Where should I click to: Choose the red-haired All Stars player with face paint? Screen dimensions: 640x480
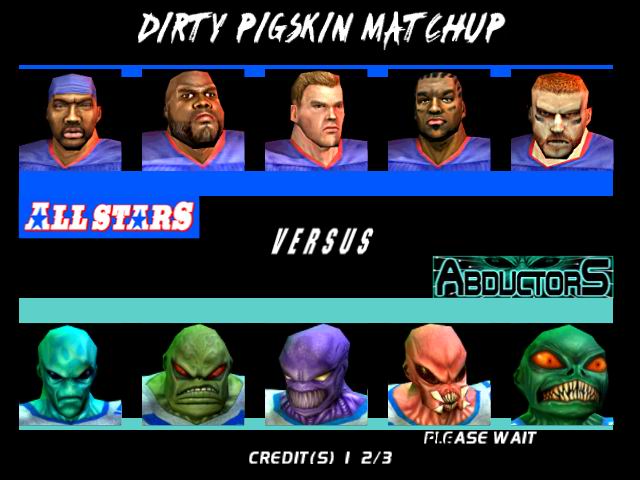tap(561, 120)
